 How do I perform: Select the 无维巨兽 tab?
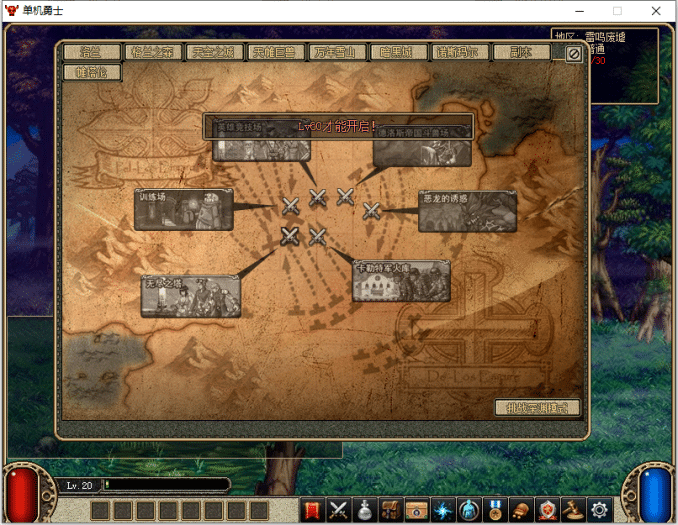click(x=273, y=53)
